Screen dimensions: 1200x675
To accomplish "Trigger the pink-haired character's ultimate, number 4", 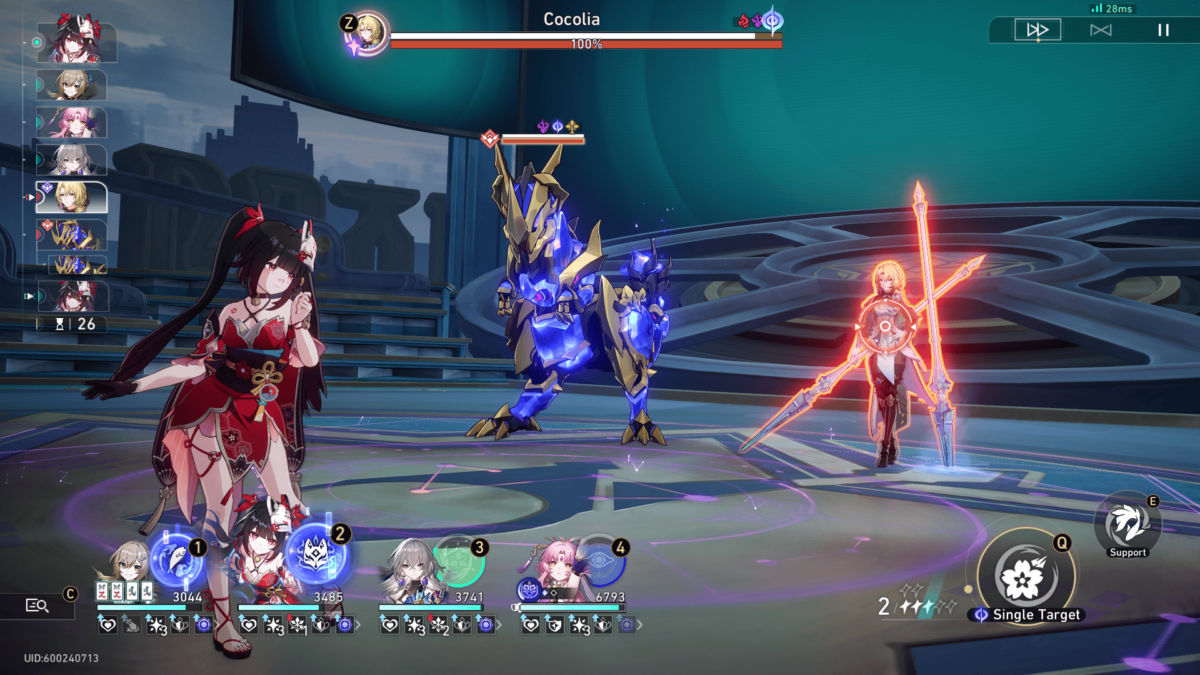I will 599,562.
